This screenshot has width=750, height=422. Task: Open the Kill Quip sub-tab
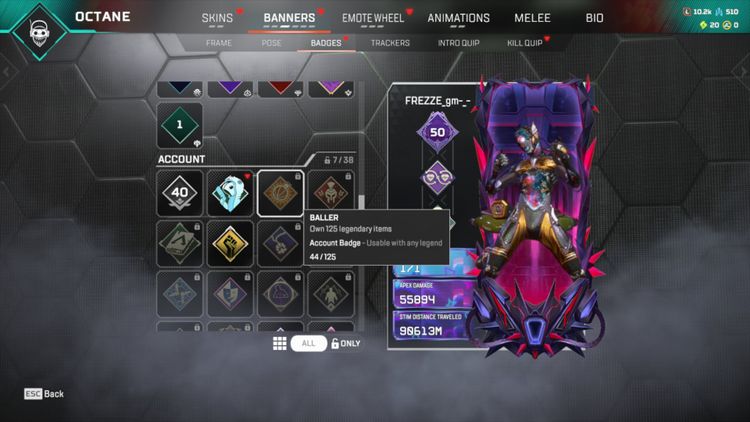(525, 43)
